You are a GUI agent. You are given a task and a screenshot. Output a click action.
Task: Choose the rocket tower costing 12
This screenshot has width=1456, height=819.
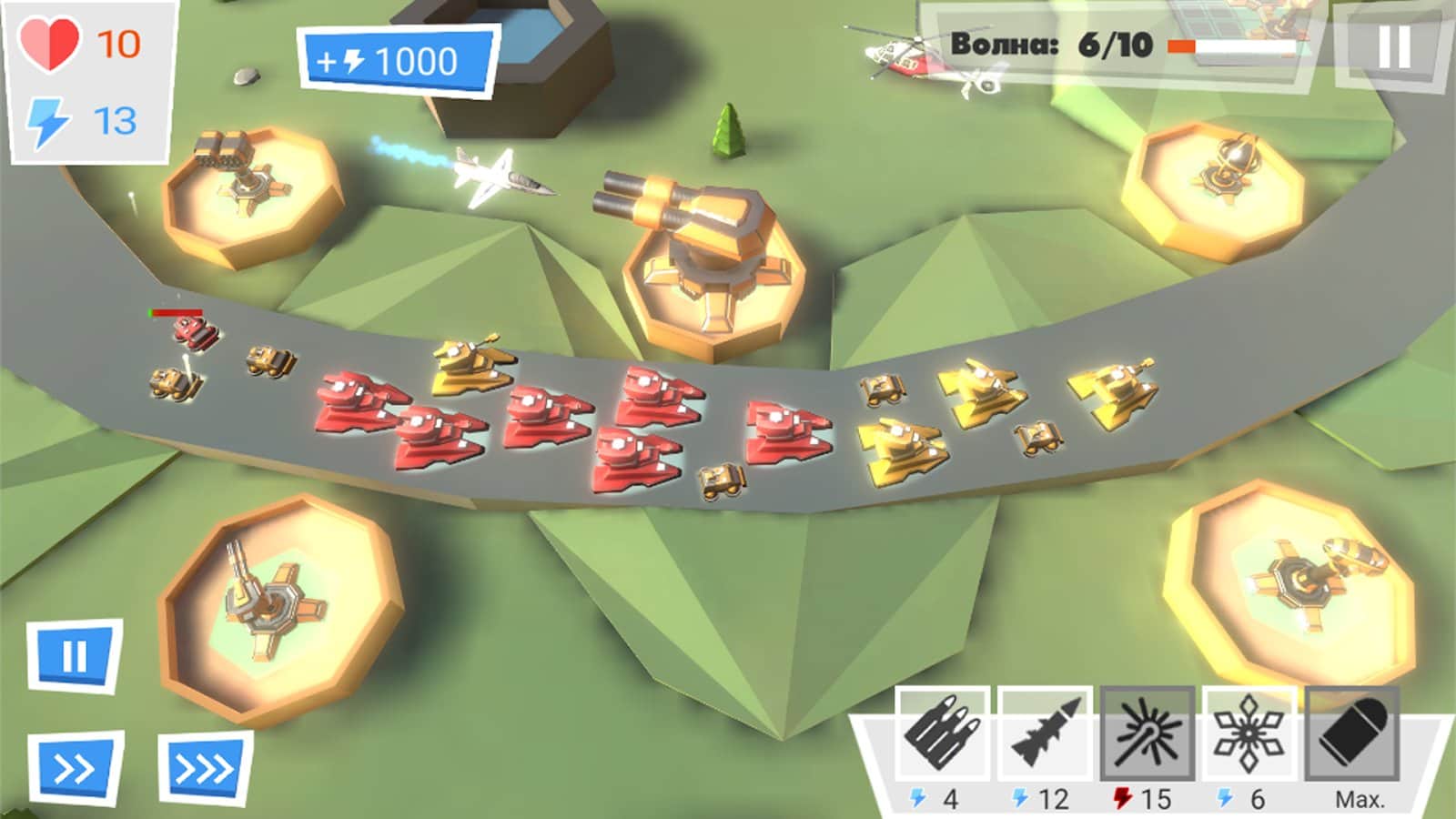[x=1045, y=733]
